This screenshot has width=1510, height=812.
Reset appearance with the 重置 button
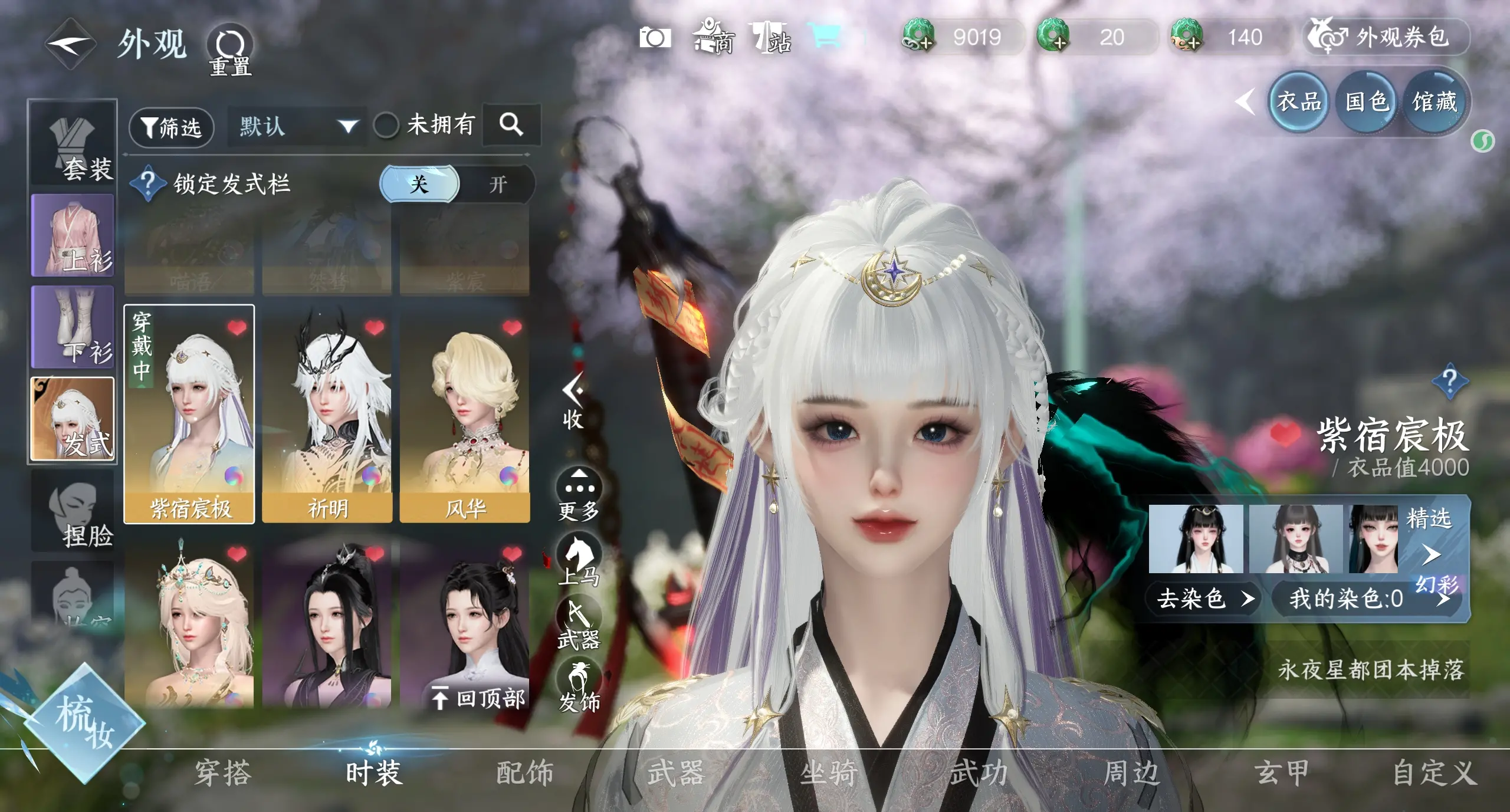(230, 50)
